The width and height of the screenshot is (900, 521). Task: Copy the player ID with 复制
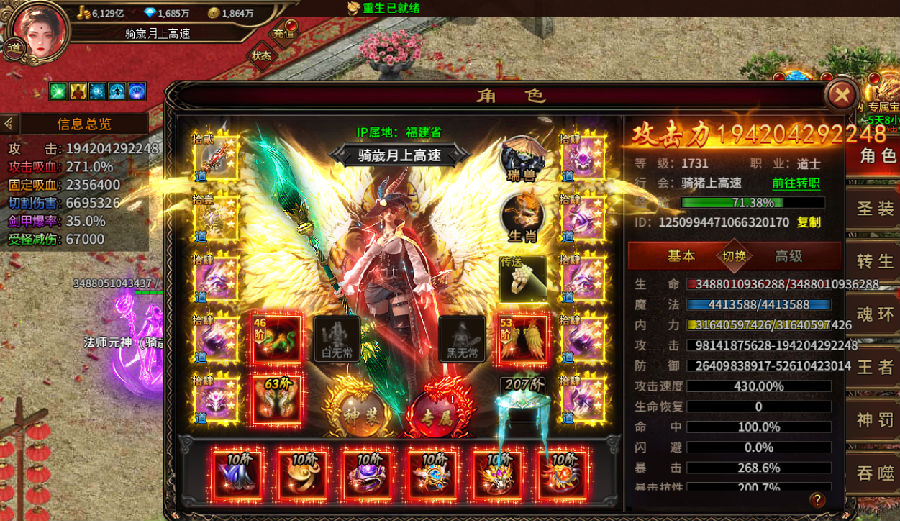808,222
